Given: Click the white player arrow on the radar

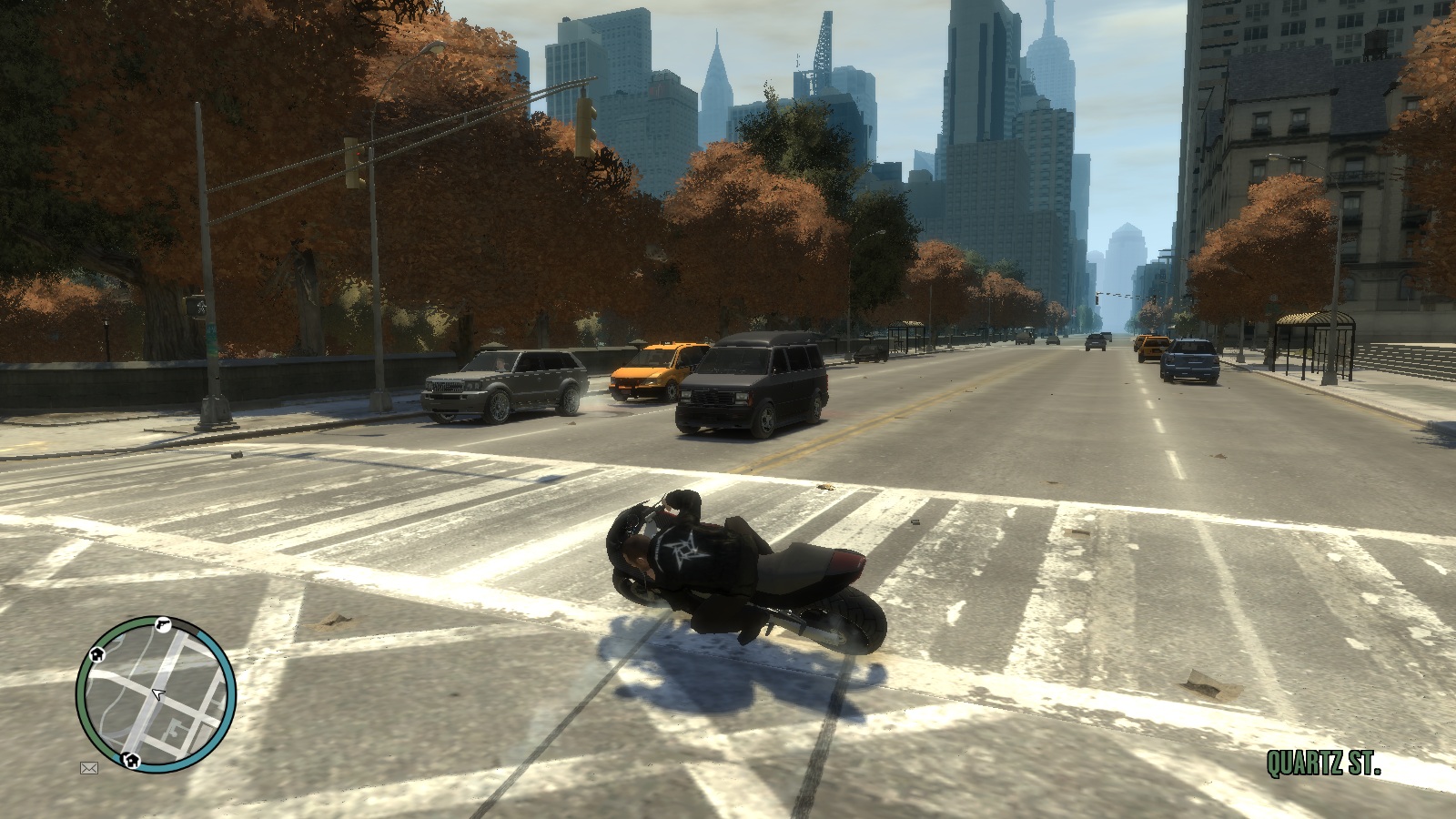Looking at the screenshot, I should pos(159,695).
